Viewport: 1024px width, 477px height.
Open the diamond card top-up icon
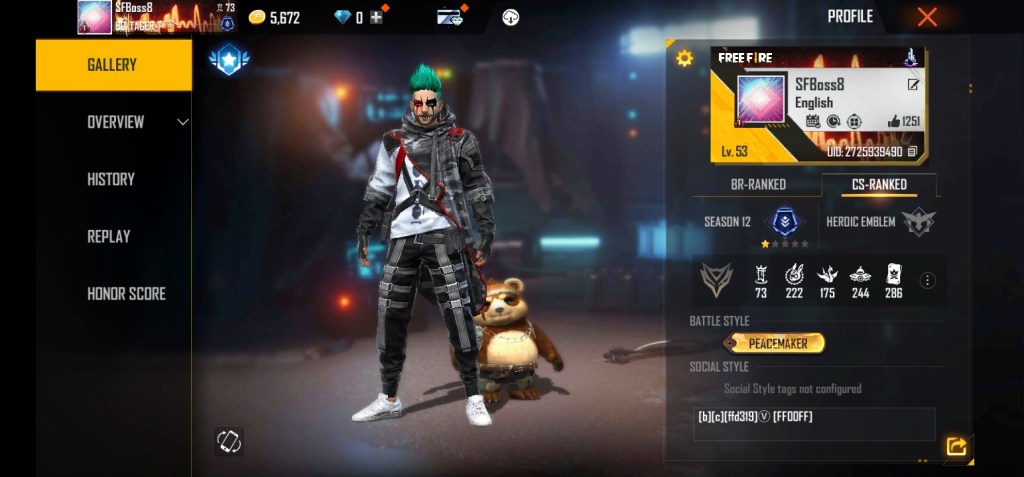[x=450, y=17]
